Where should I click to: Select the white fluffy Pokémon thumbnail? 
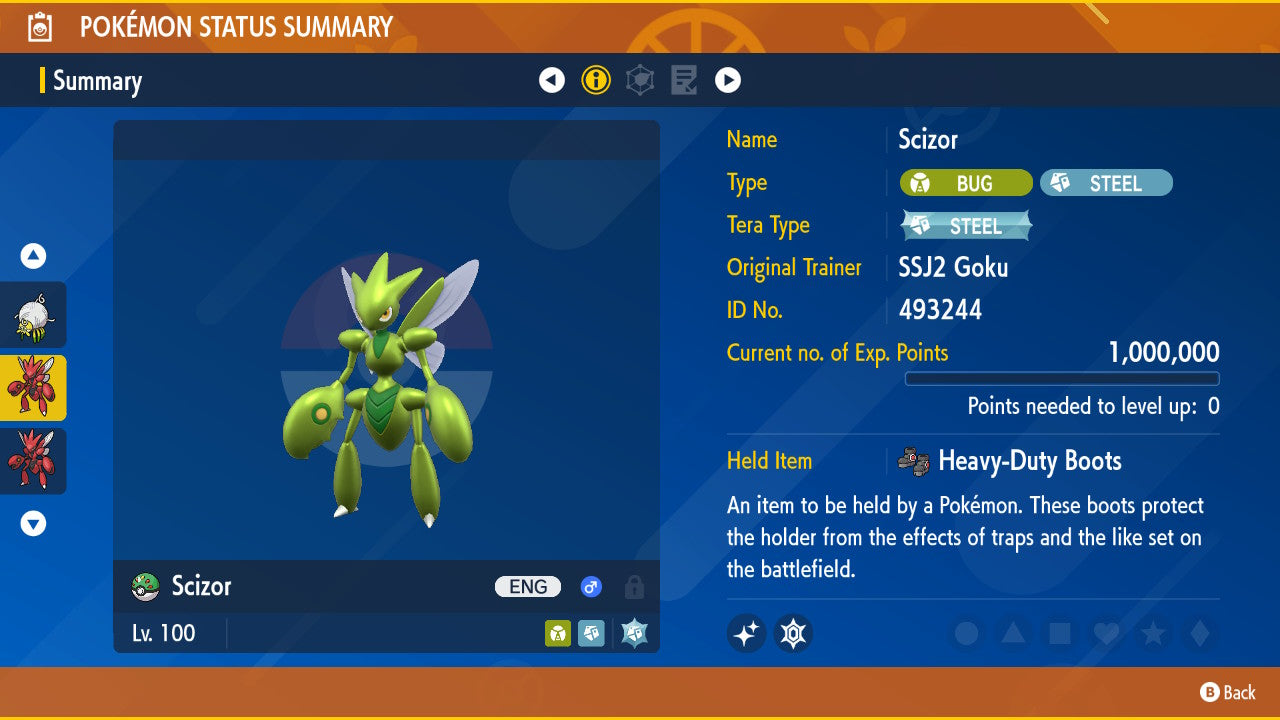33,315
